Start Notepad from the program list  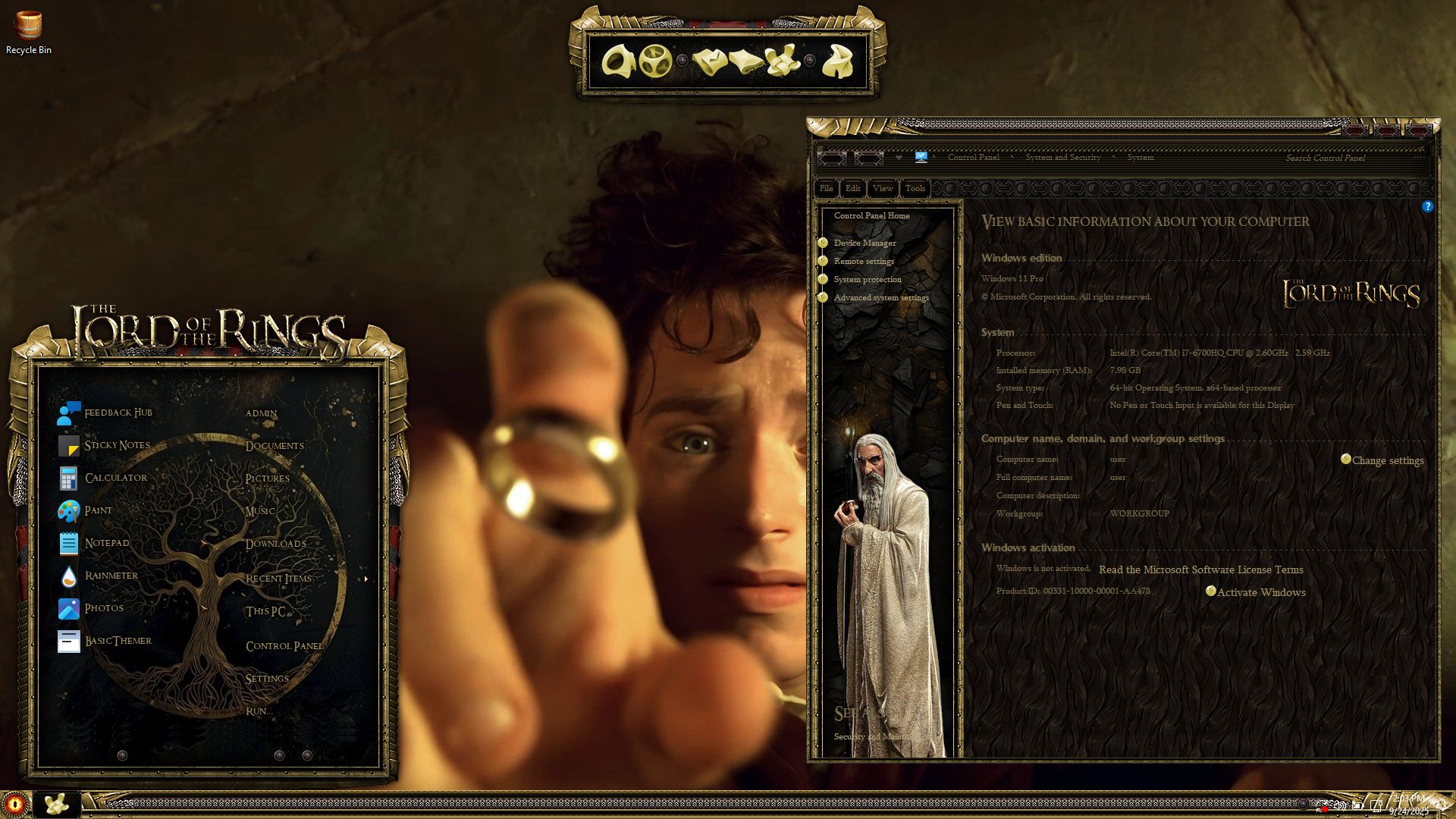click(106, 543)
